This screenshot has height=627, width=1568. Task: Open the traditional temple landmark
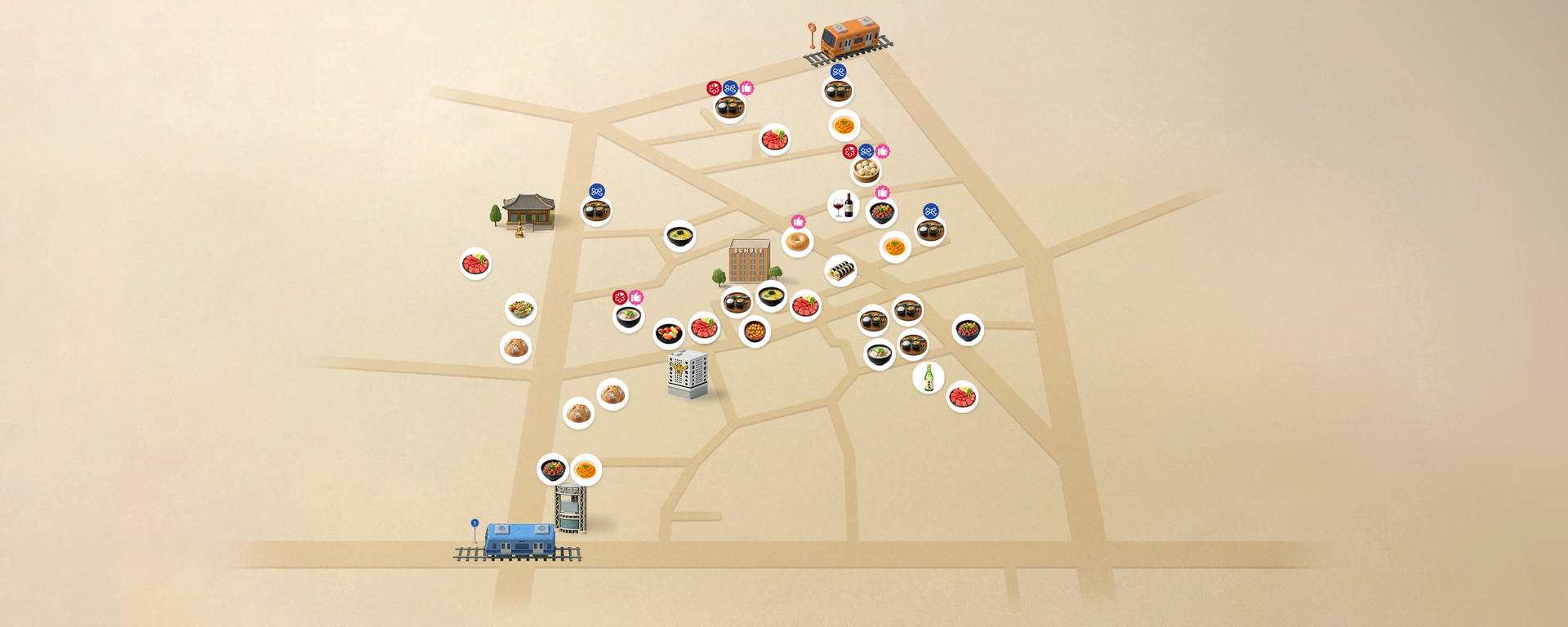528,212
